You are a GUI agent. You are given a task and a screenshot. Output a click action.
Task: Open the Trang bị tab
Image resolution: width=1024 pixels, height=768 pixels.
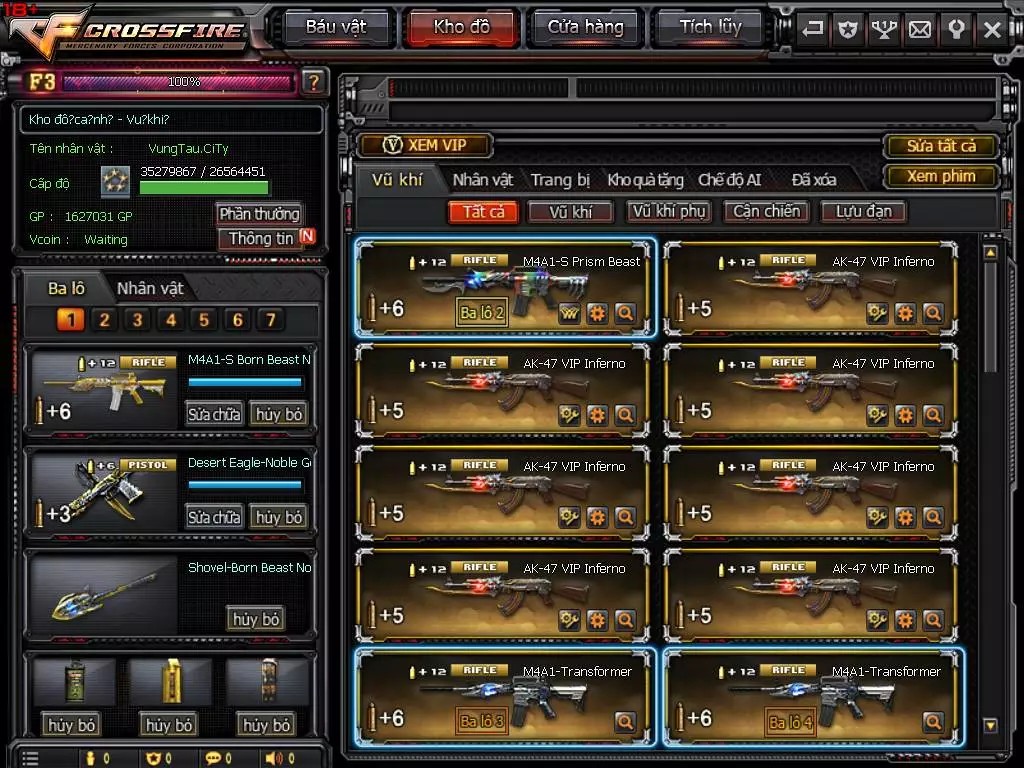tap(560, 180)
